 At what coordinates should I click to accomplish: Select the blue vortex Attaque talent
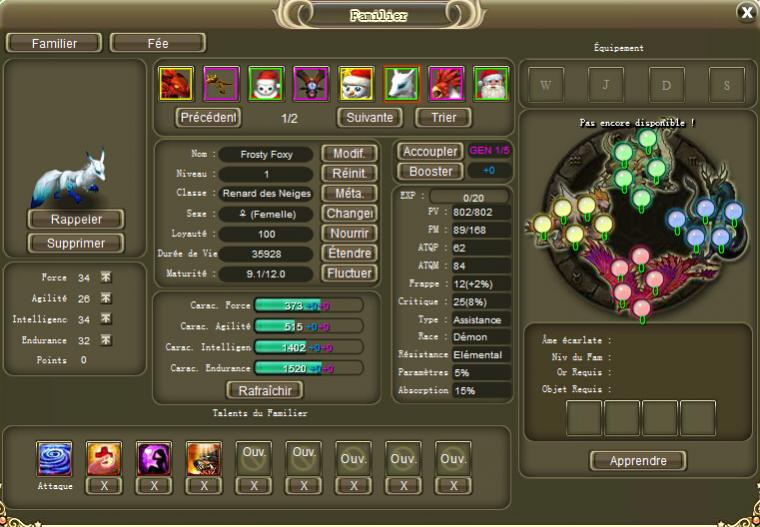point(54,458)
